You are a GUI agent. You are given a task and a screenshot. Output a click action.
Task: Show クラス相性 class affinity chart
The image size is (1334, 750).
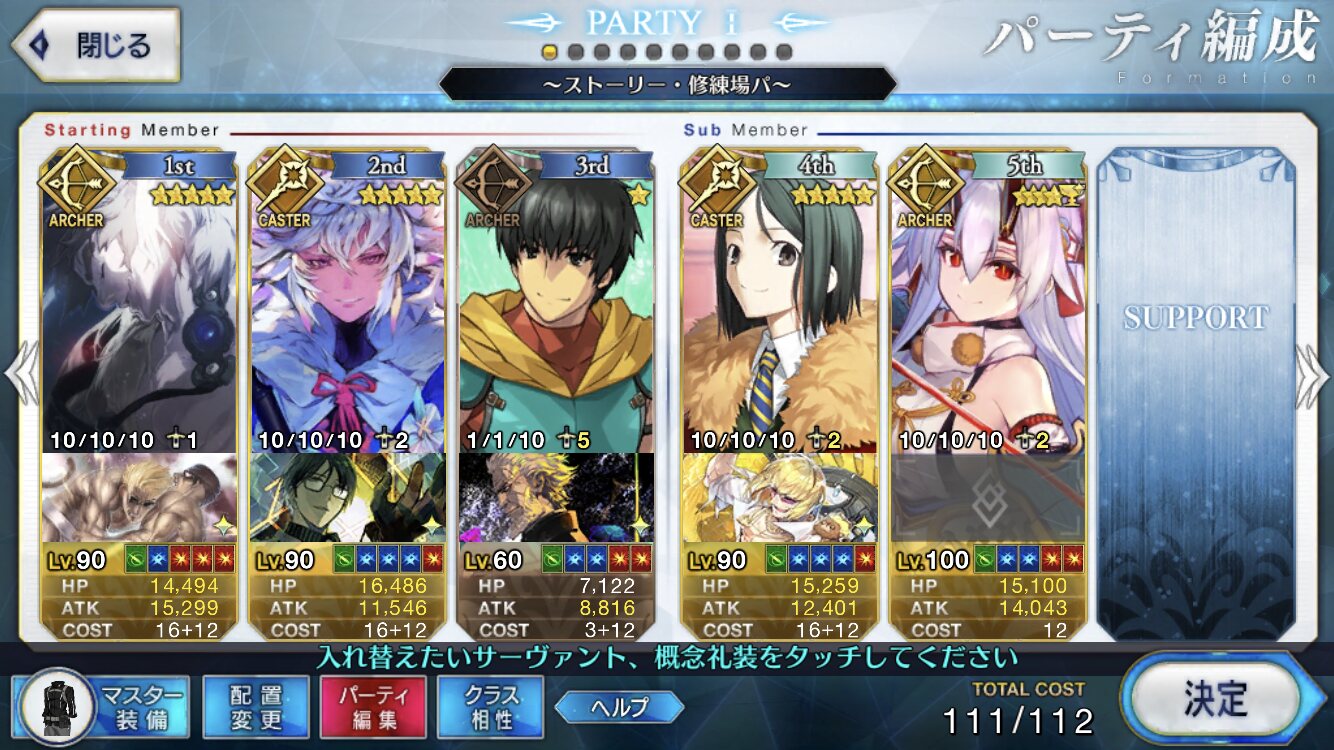point(490,707)
